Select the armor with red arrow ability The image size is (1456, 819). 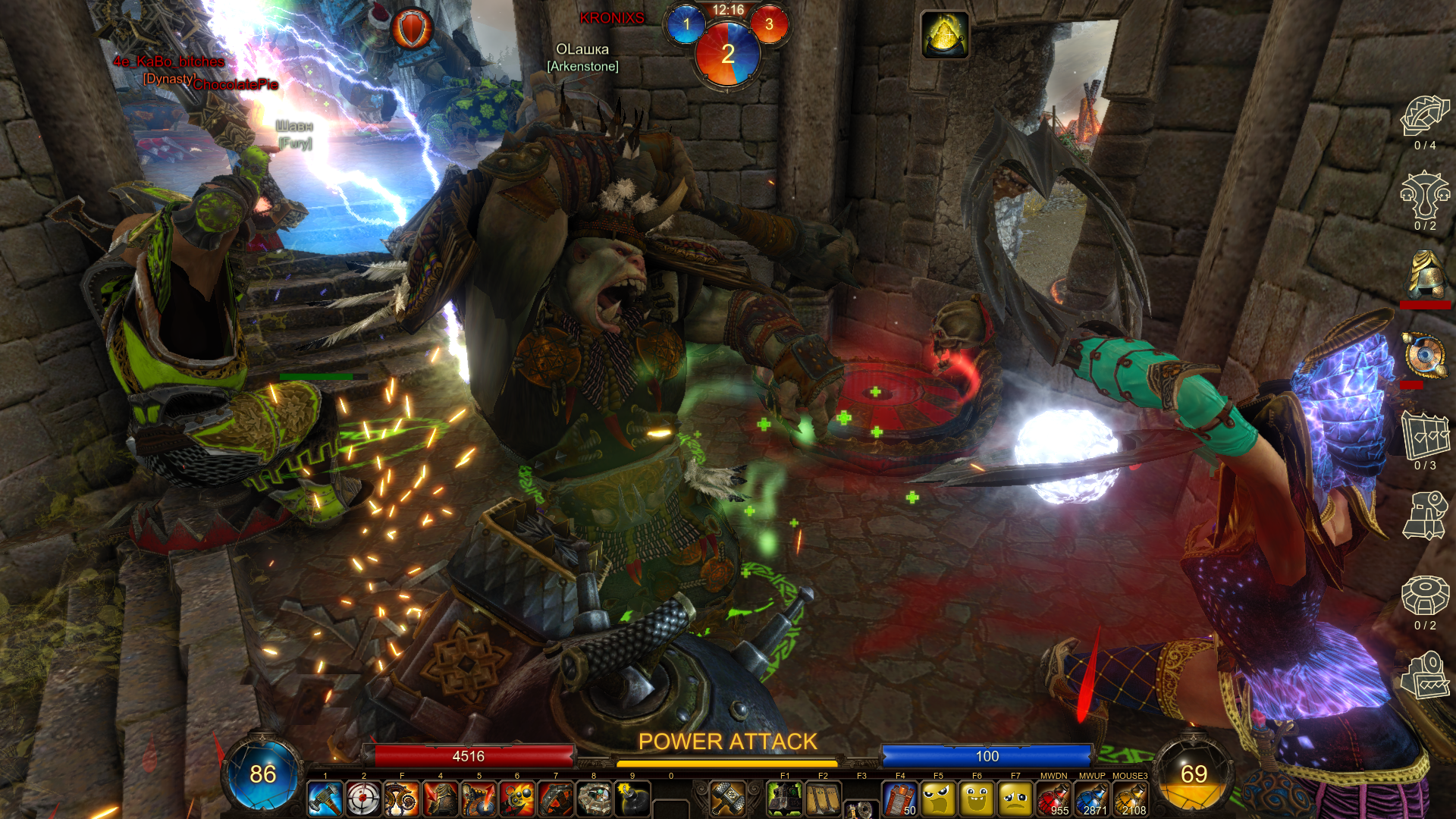tap(441, 799)
